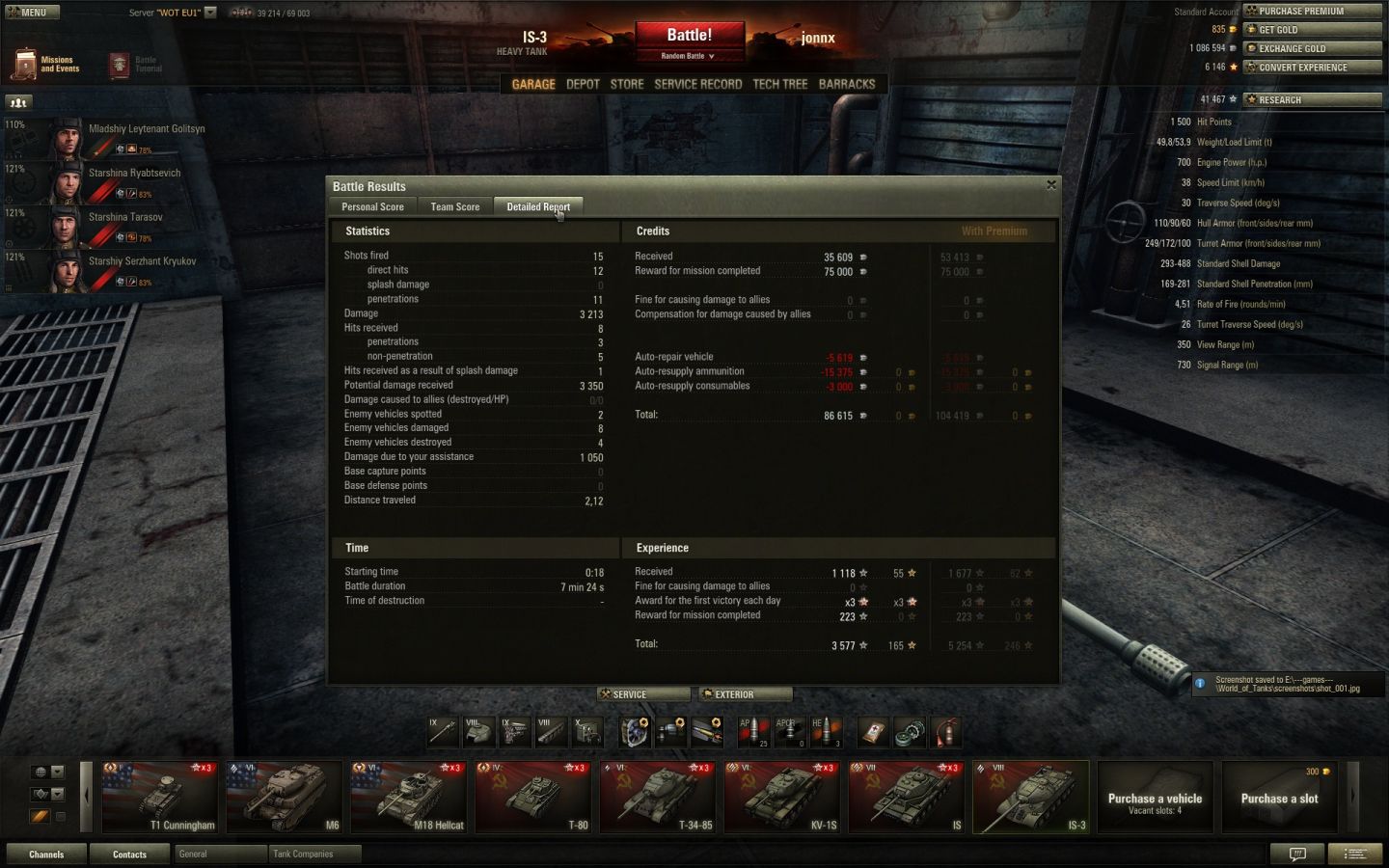Click CONVERT EXPERIENCE
The width and height of the screenshot is (1389, 868).
coord(1312,68)
